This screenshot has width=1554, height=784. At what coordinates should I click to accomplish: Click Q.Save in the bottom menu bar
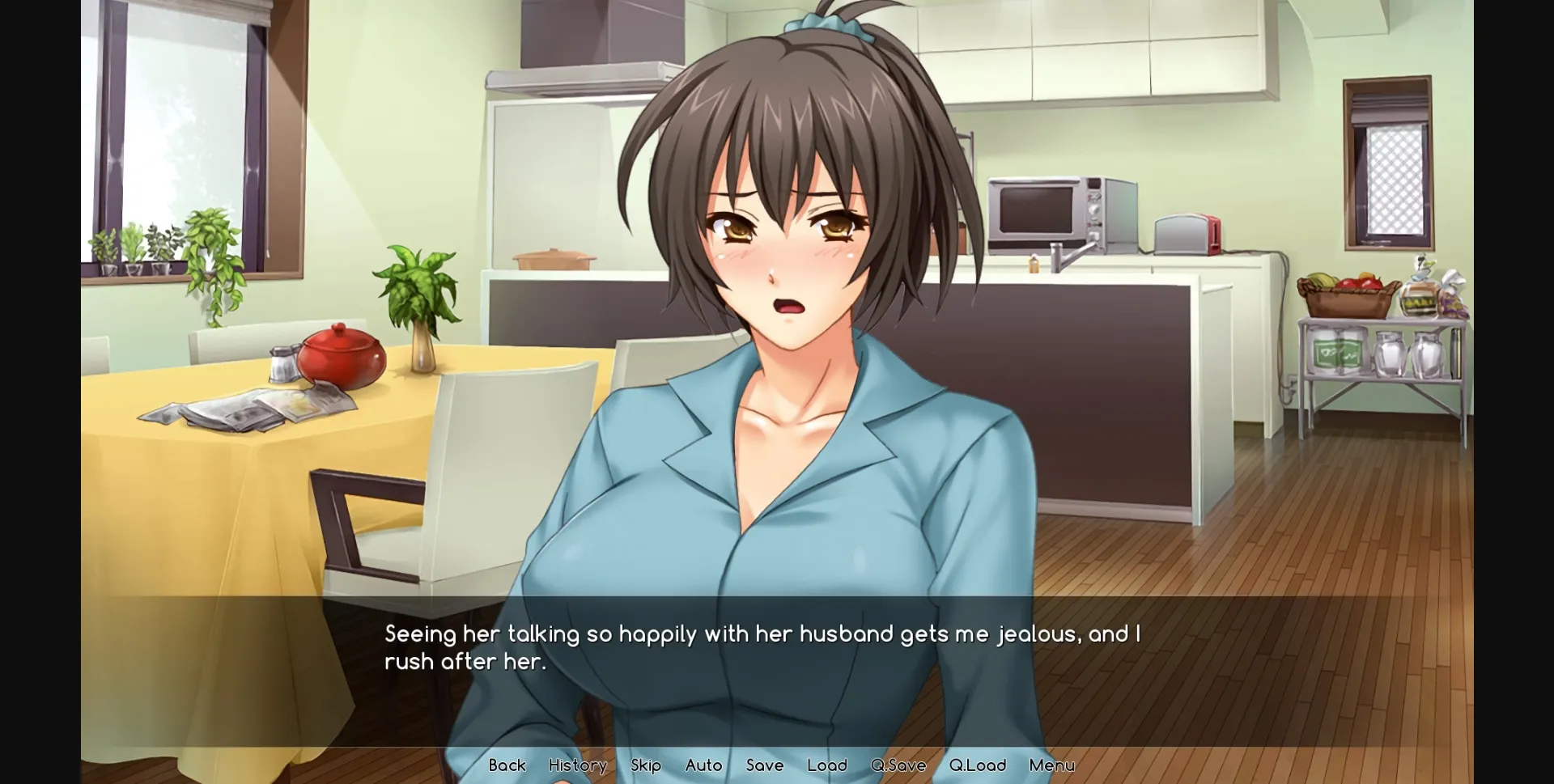pyautogui.click(x=897, y=765)
